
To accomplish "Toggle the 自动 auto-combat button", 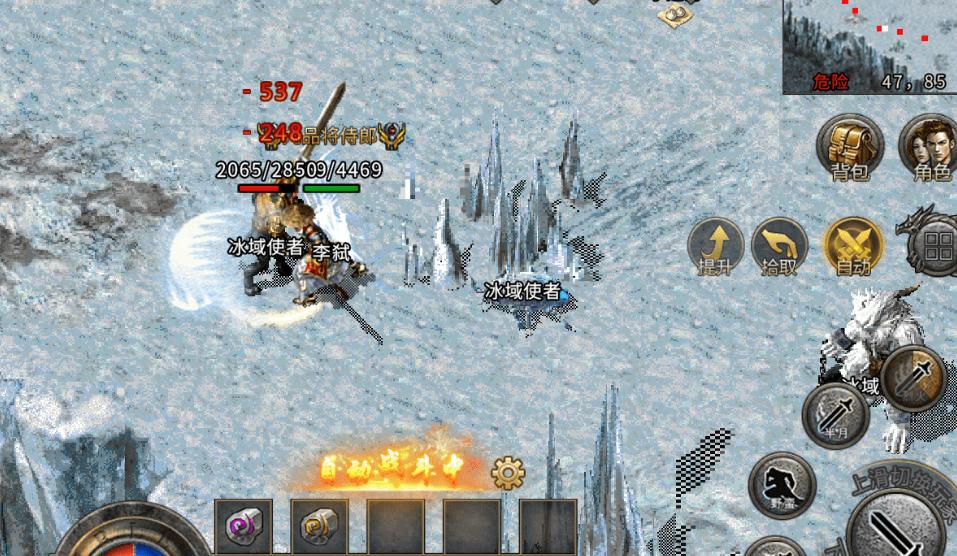I will [x=853, y=246].
